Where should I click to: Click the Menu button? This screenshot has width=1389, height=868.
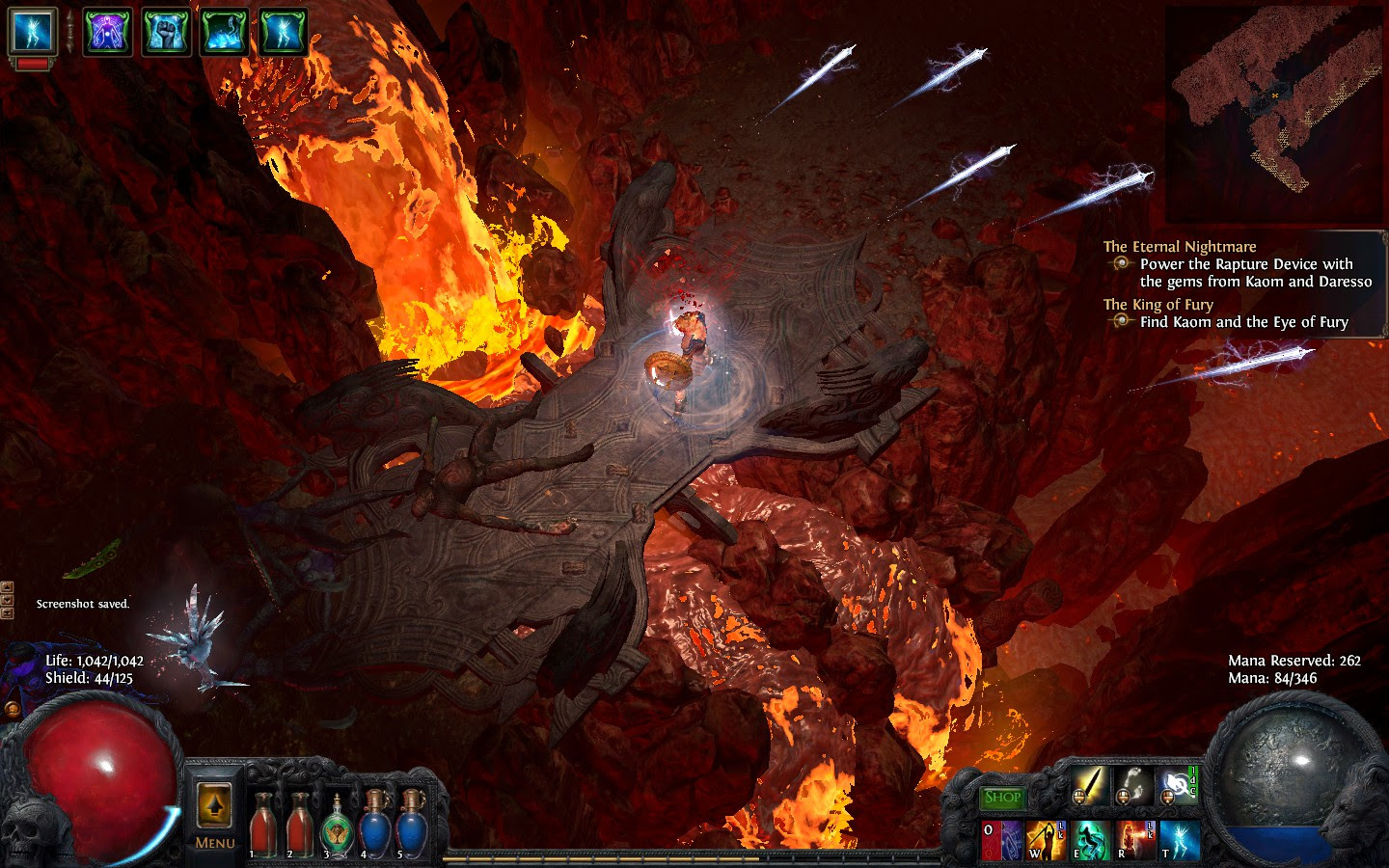tap(214, 843)
